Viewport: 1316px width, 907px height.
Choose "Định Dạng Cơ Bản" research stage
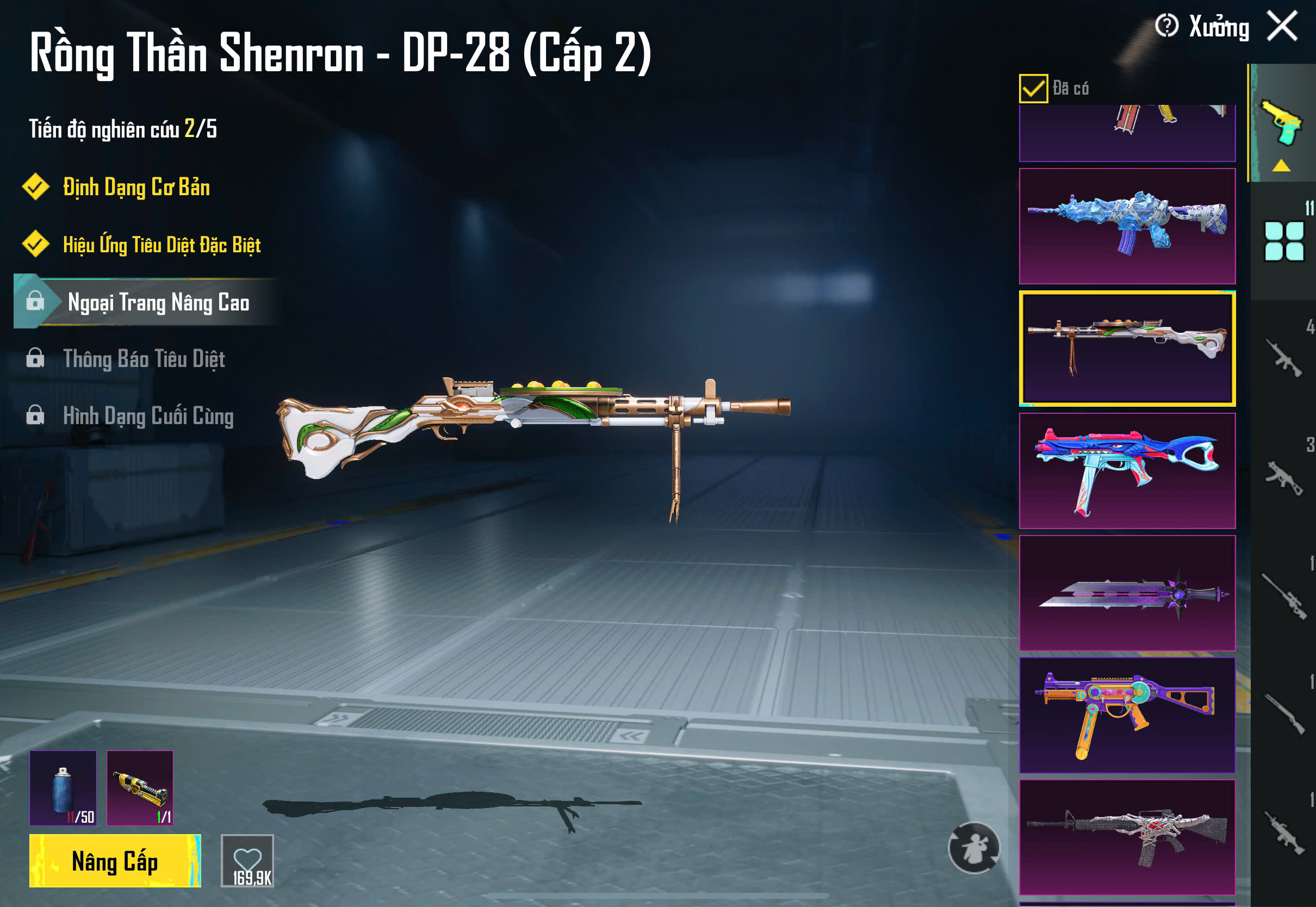click(136, 188)
